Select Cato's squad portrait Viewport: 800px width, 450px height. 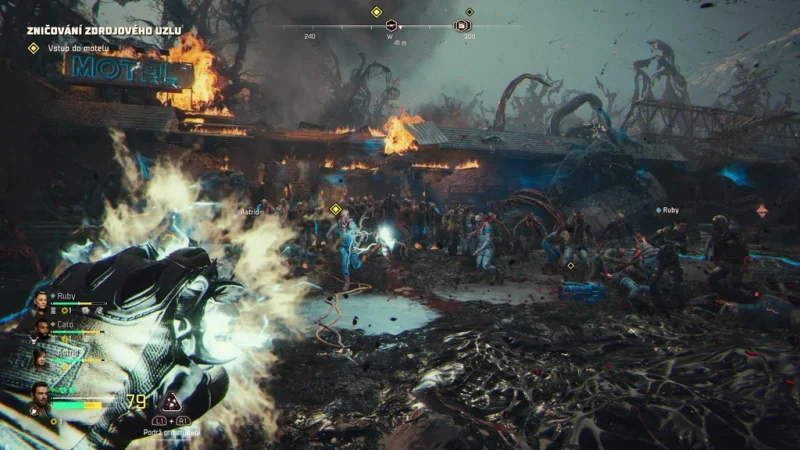[x=41, y=327]
